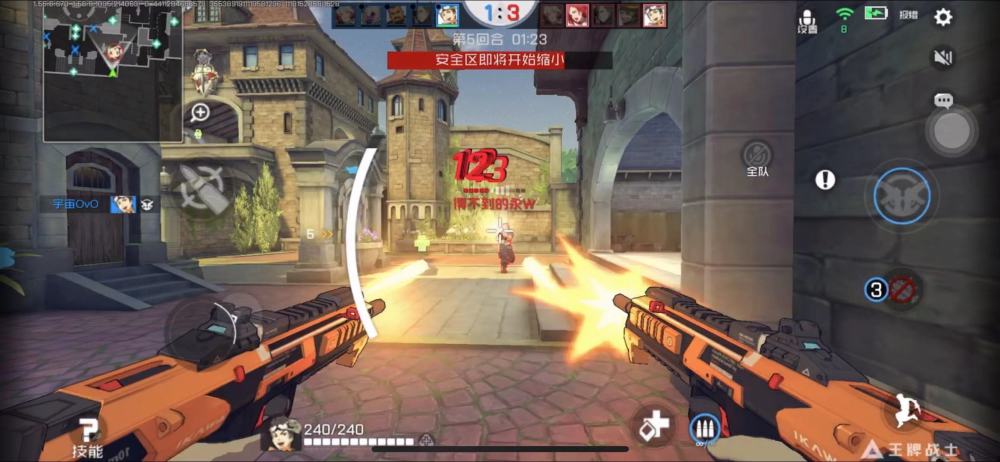Switch to the 全队 team channel
The width and height of the screenshot is (1000, 462).
(x=758, y=157)
